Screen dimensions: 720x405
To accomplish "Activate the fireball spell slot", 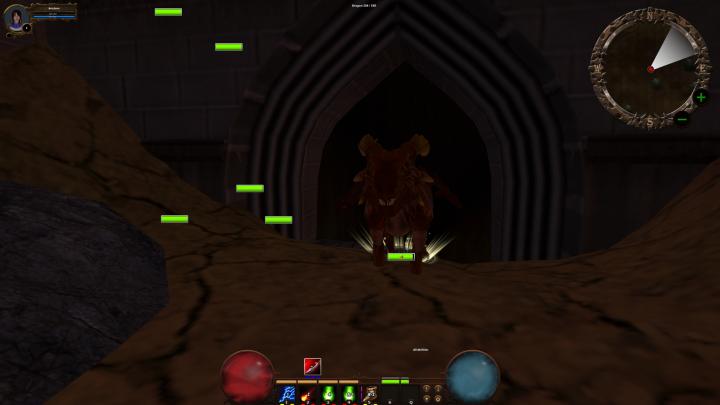I will point(307,394).
